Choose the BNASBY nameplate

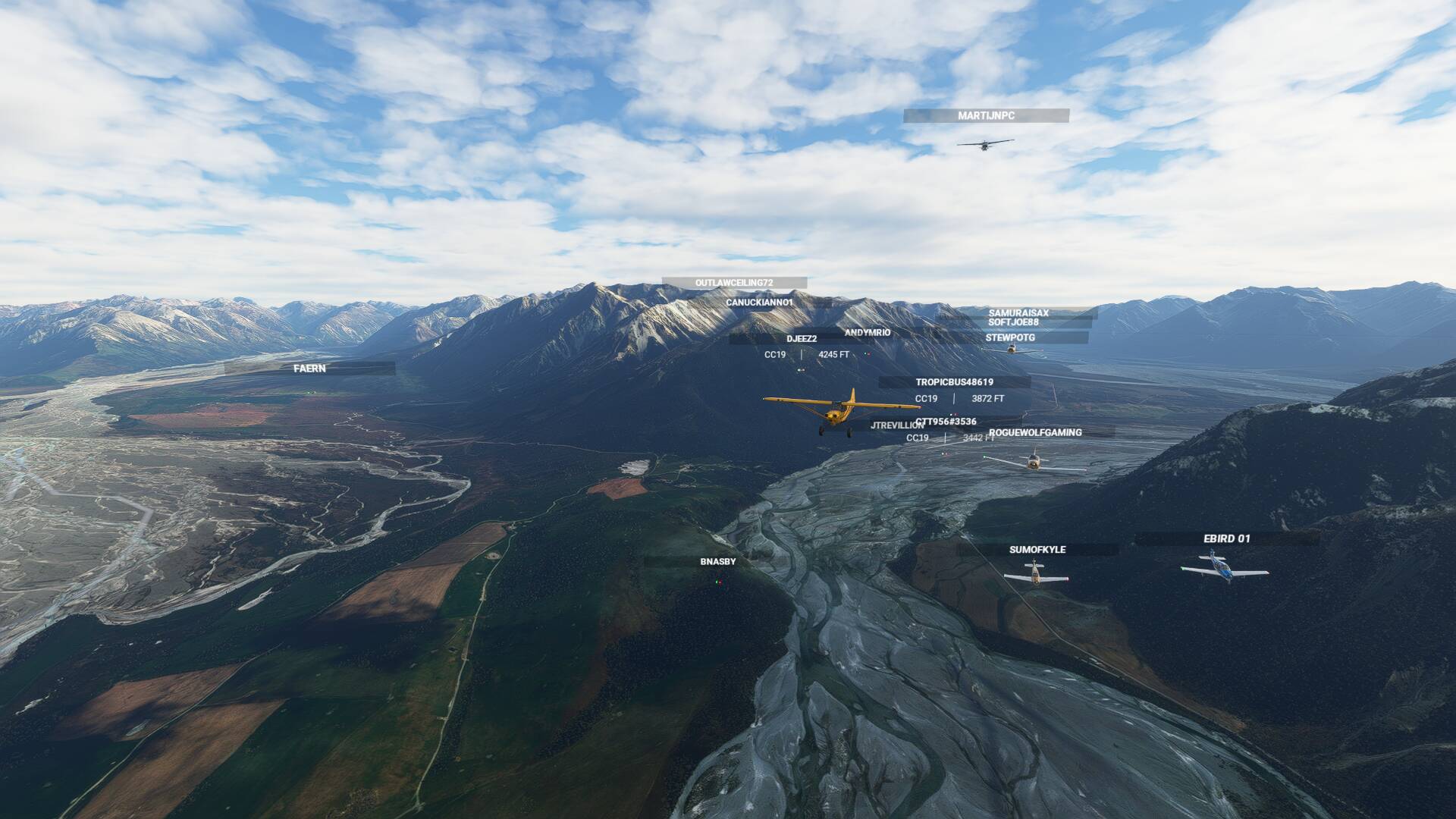717,562
